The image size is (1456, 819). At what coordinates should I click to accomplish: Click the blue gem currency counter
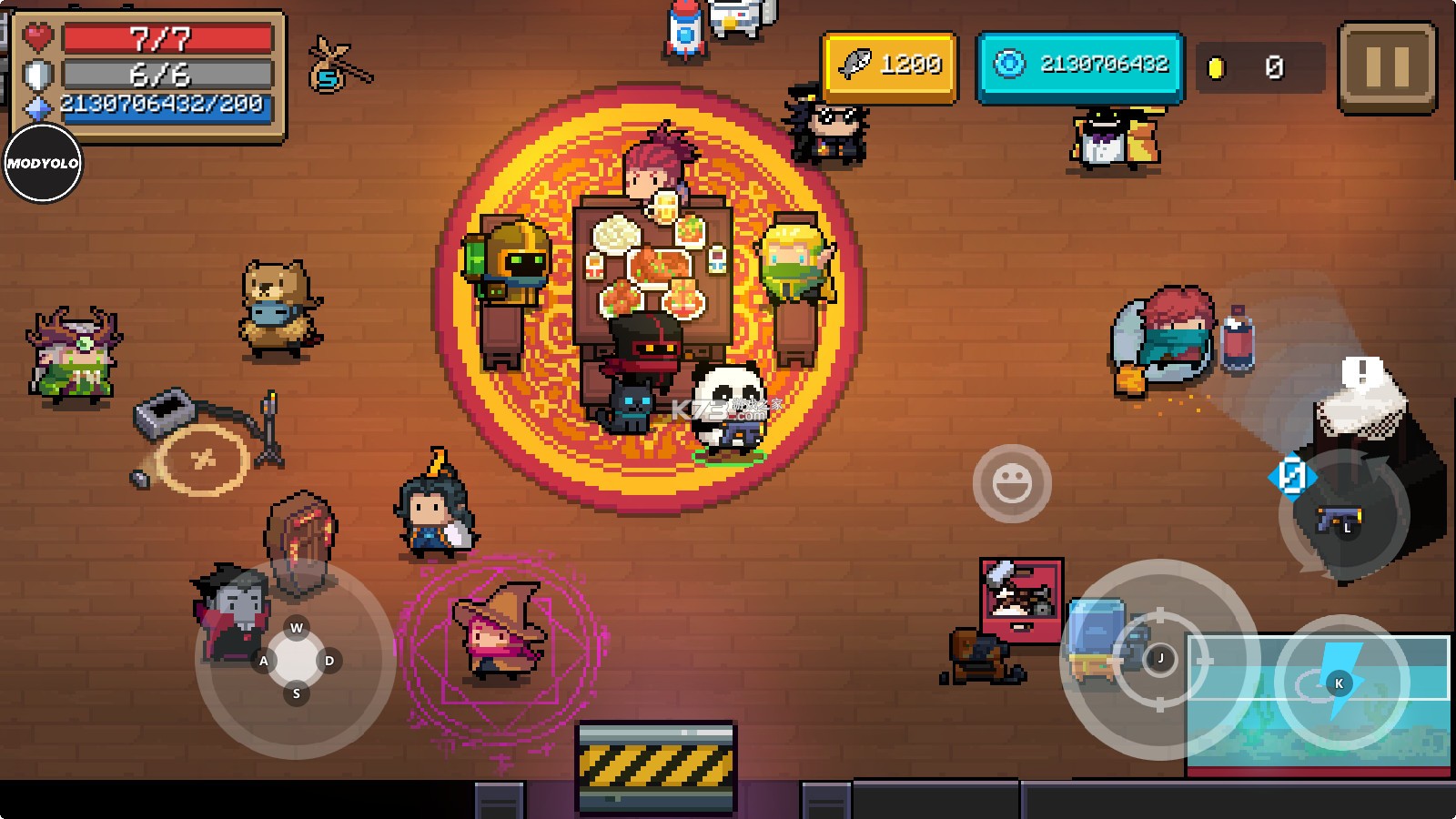(x=1080, y=66)
